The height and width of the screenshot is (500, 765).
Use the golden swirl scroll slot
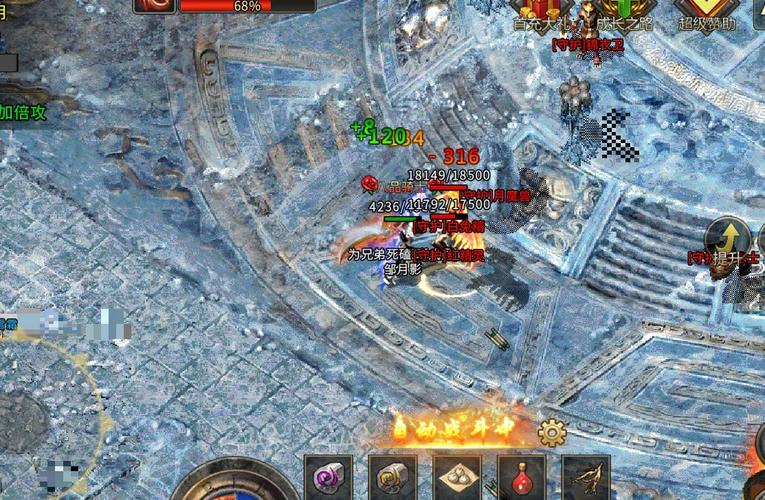(x=393, y=478)
